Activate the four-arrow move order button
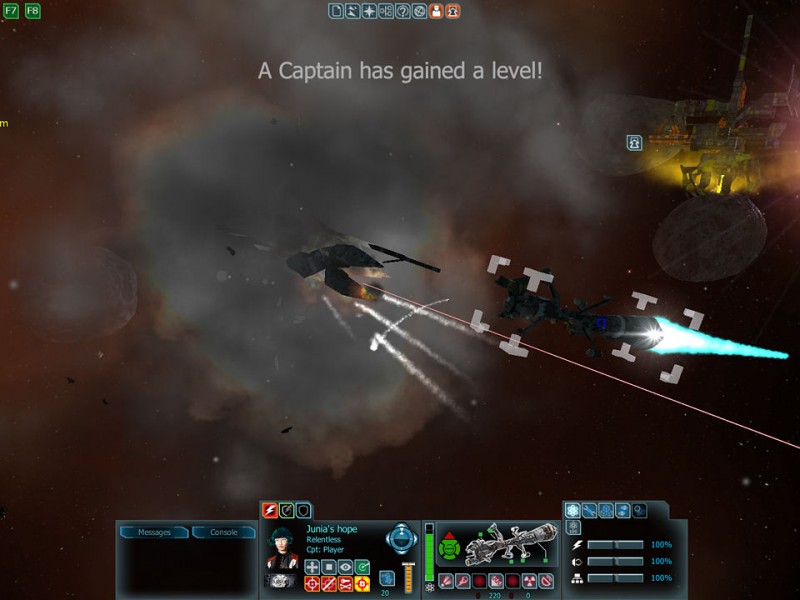 pyautogui.click(x=312, y=567)
